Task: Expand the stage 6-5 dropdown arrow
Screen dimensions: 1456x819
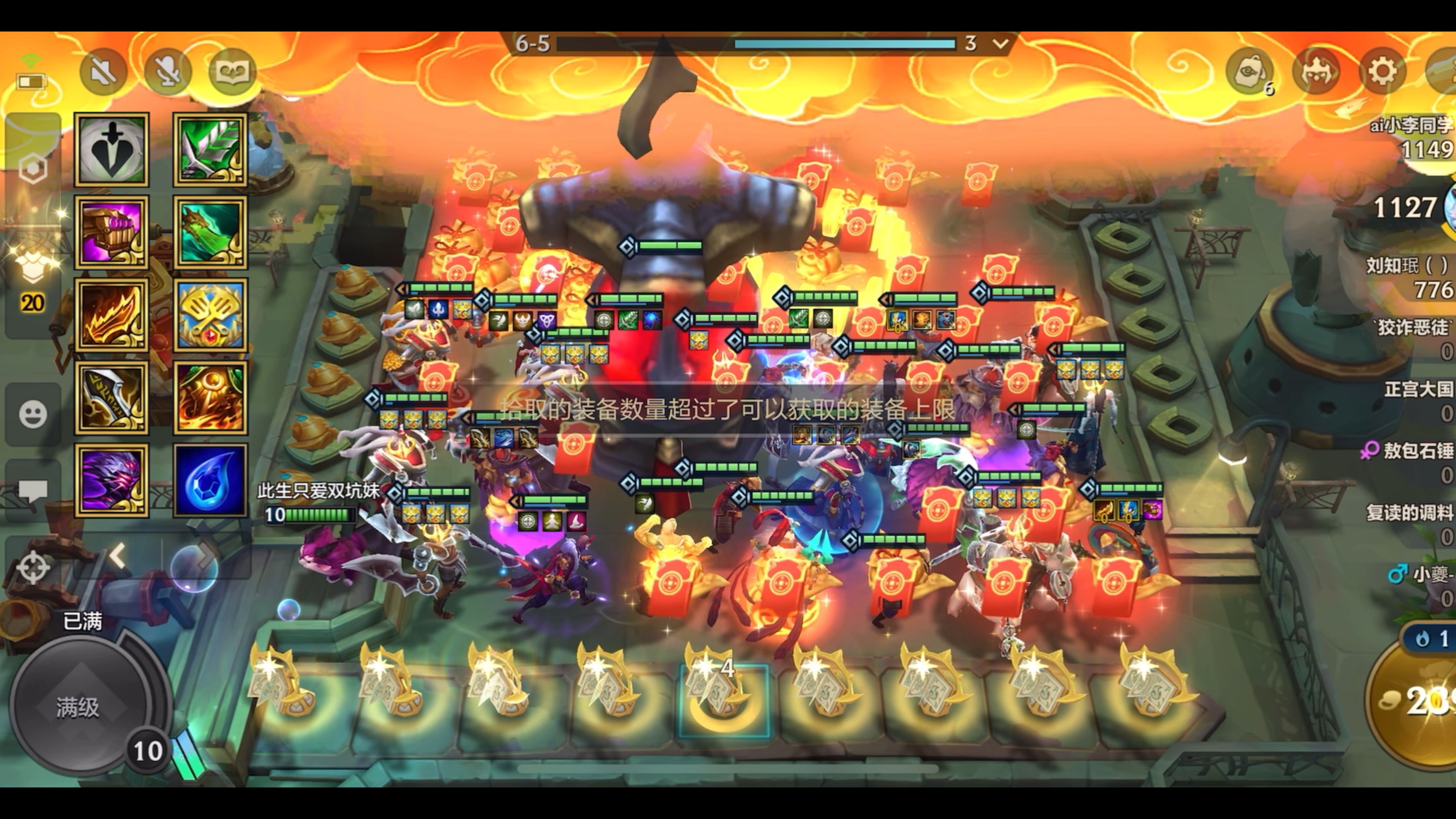Action: 1001,43
